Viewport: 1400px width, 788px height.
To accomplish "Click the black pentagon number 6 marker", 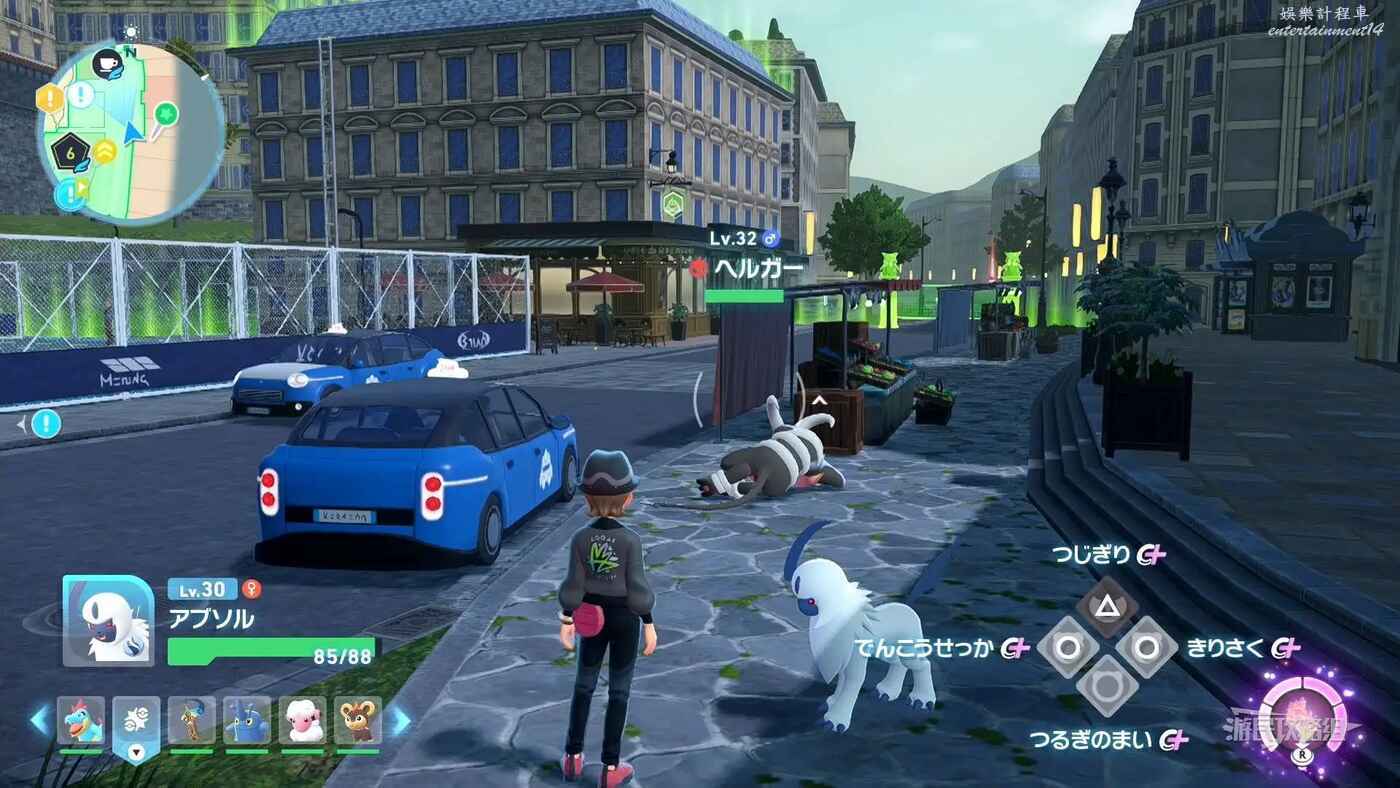I will point(70,153).
